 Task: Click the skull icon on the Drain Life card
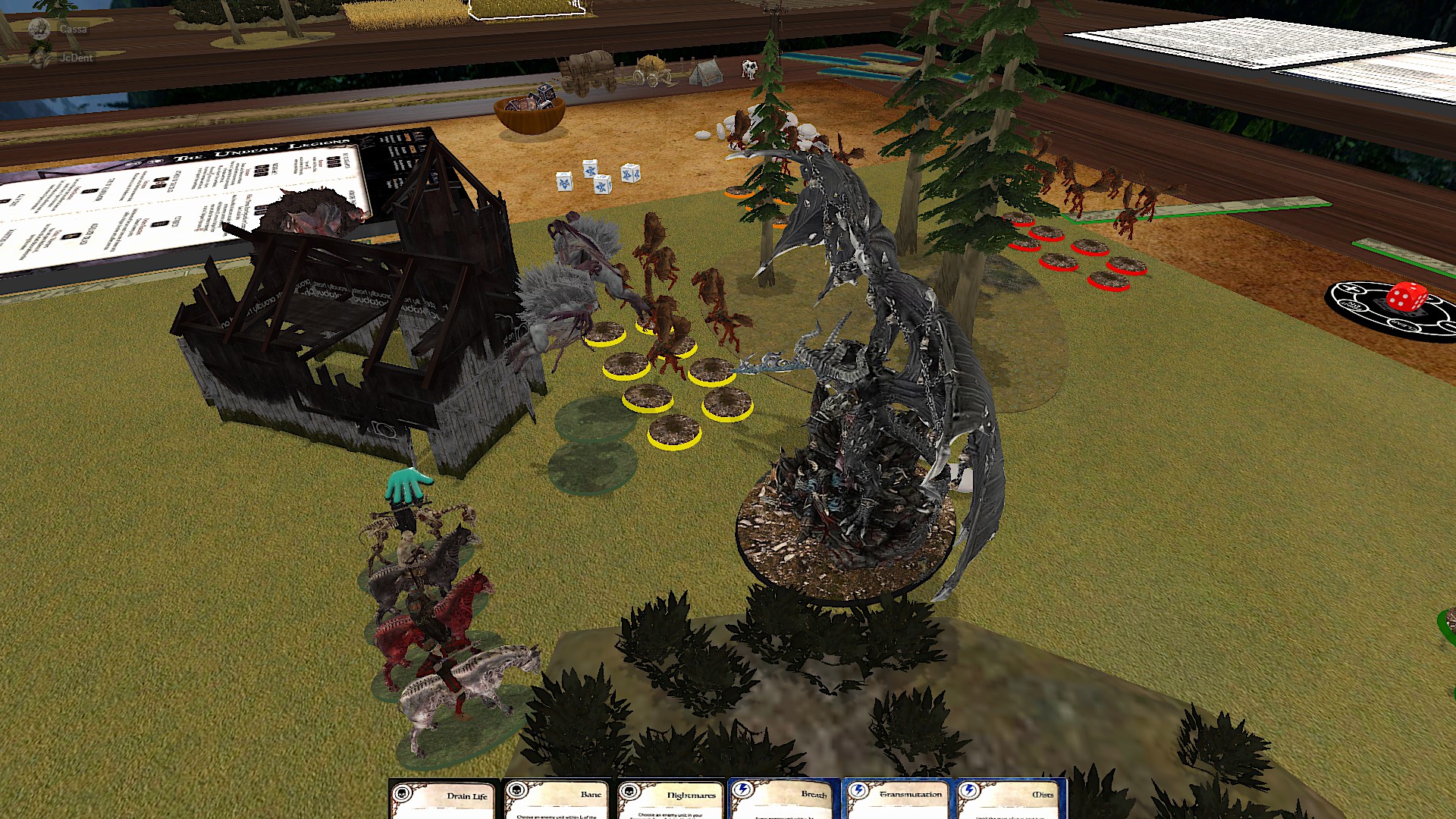pos(400,793)
